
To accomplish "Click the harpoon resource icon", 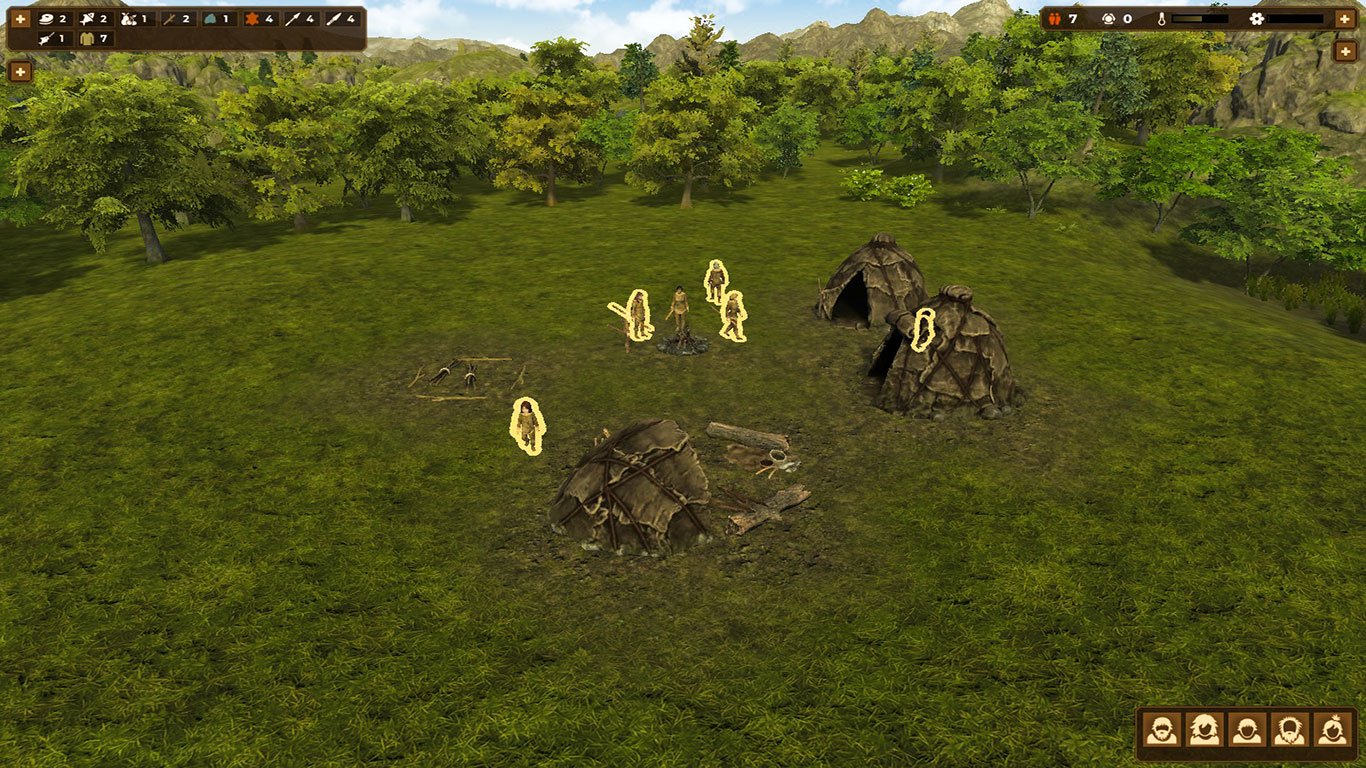I will pos(44,38).
